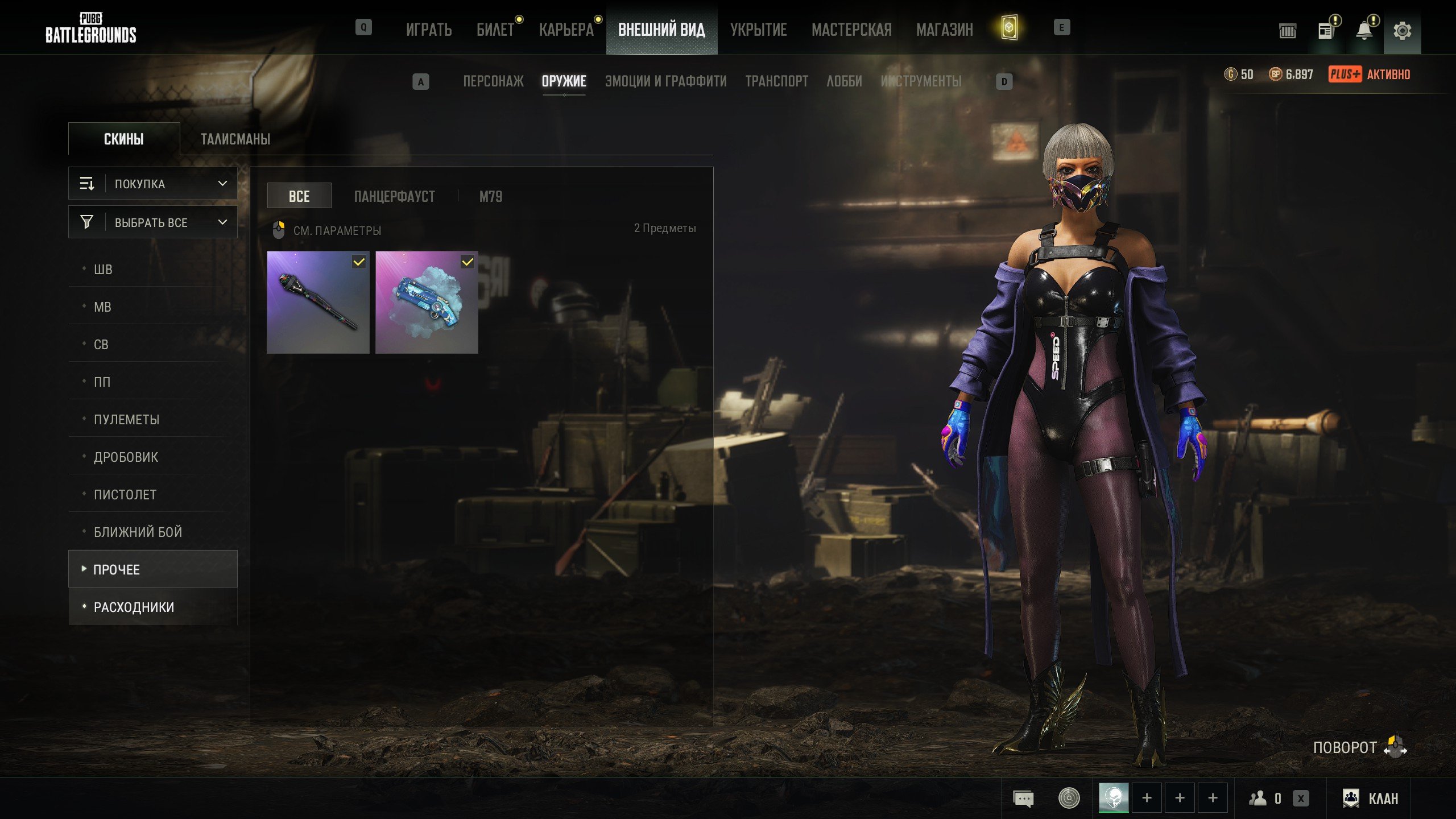Switch to the Талисманы tab

[x=235, y=139]
